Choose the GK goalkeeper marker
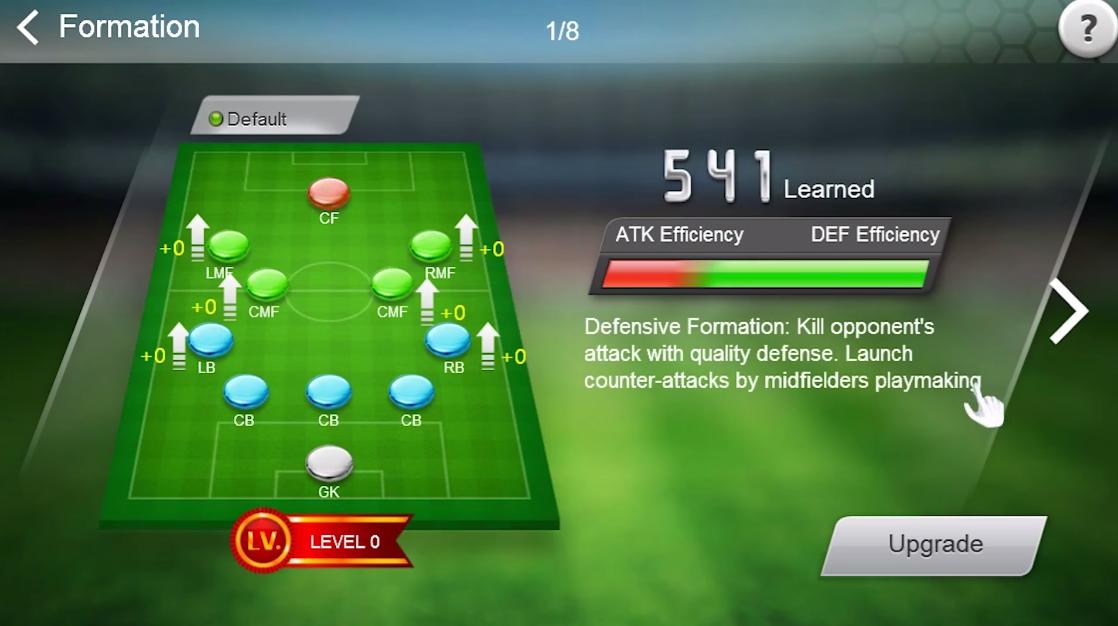The image size is (1118, 626). (x=329, y=463)
